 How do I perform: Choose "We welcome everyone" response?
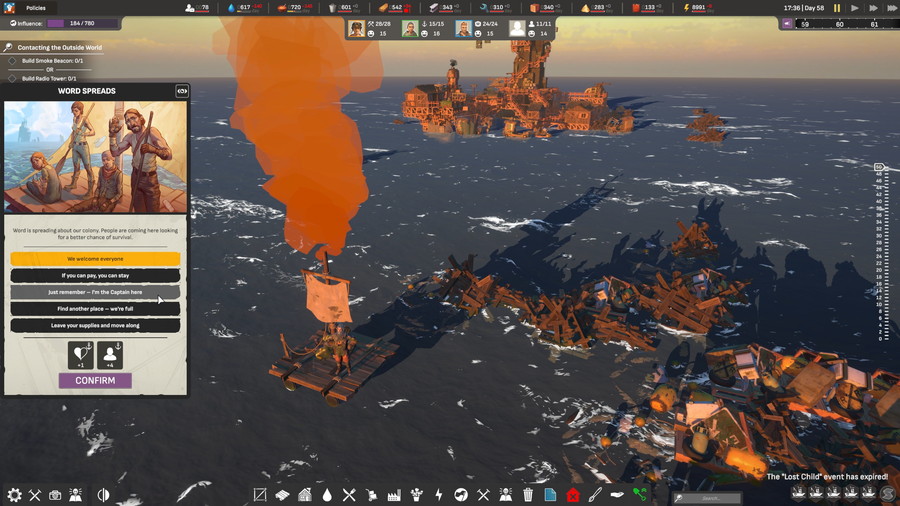(95, 258)
